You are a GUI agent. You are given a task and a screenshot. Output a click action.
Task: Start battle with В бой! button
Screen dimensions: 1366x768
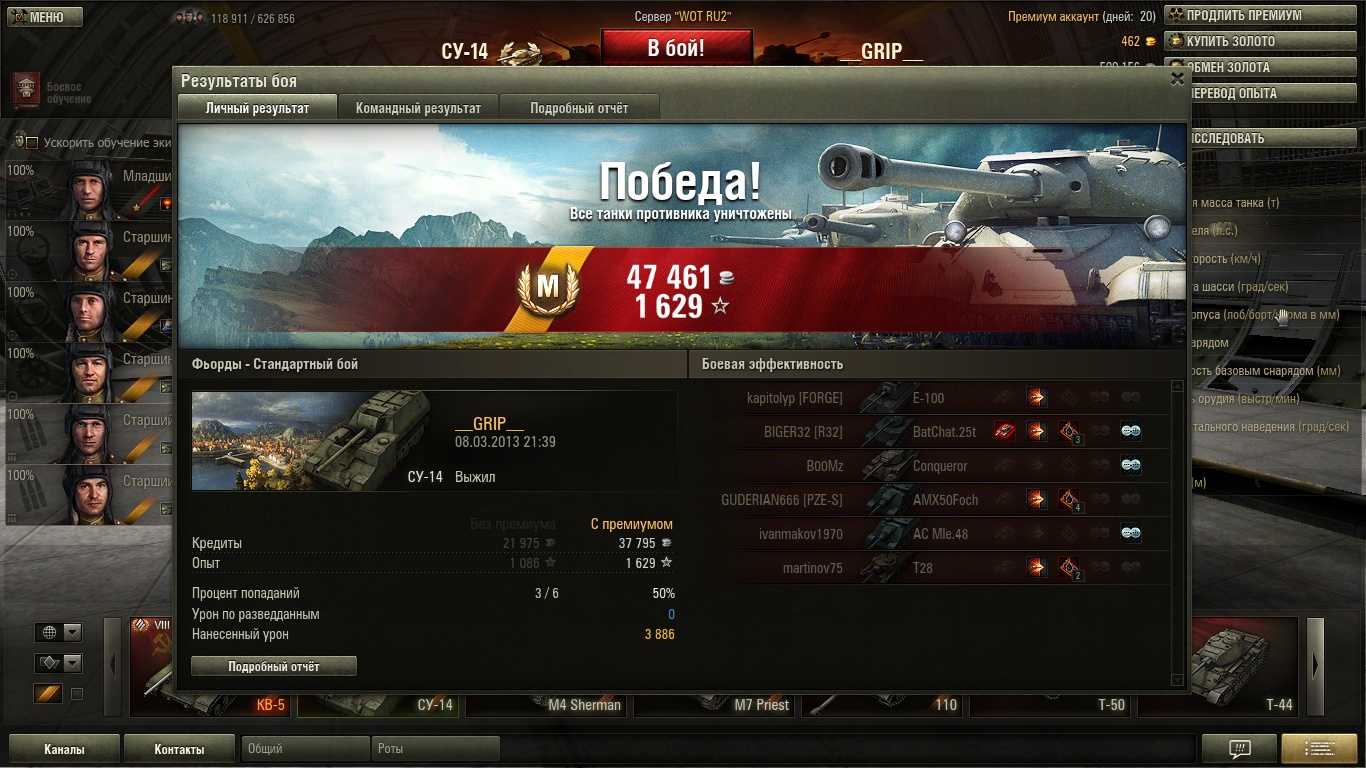click(676, 48)
